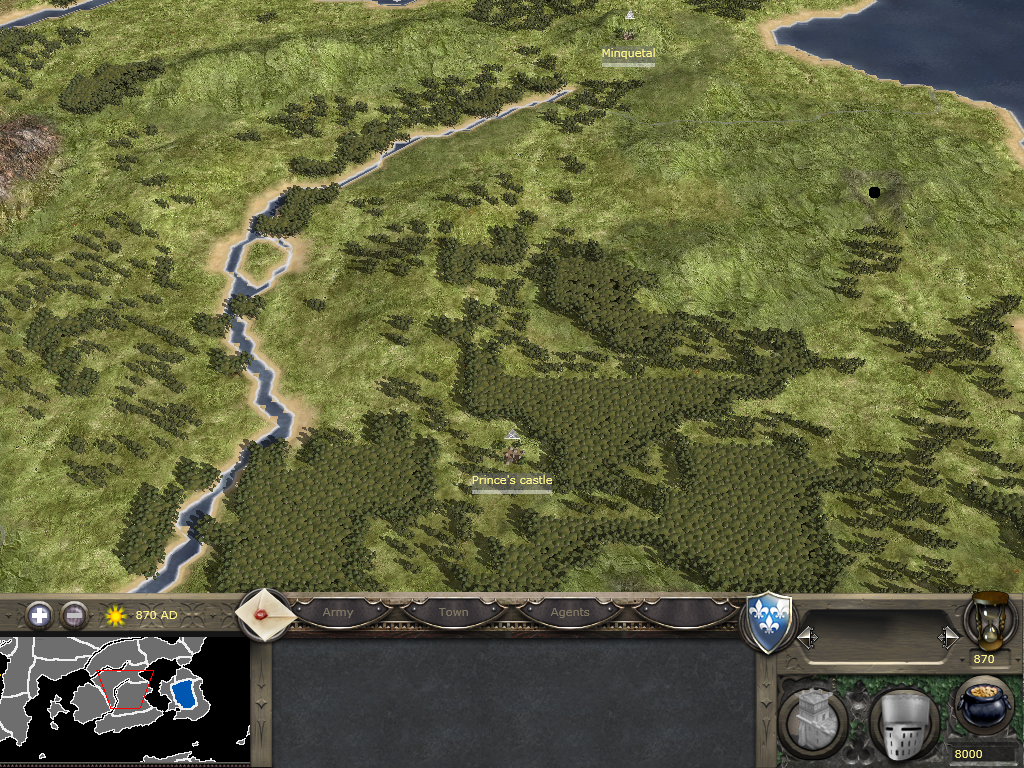Cycle to next selection with right arrow
This screenshot has width=1024, height=768.
(948, 637)
